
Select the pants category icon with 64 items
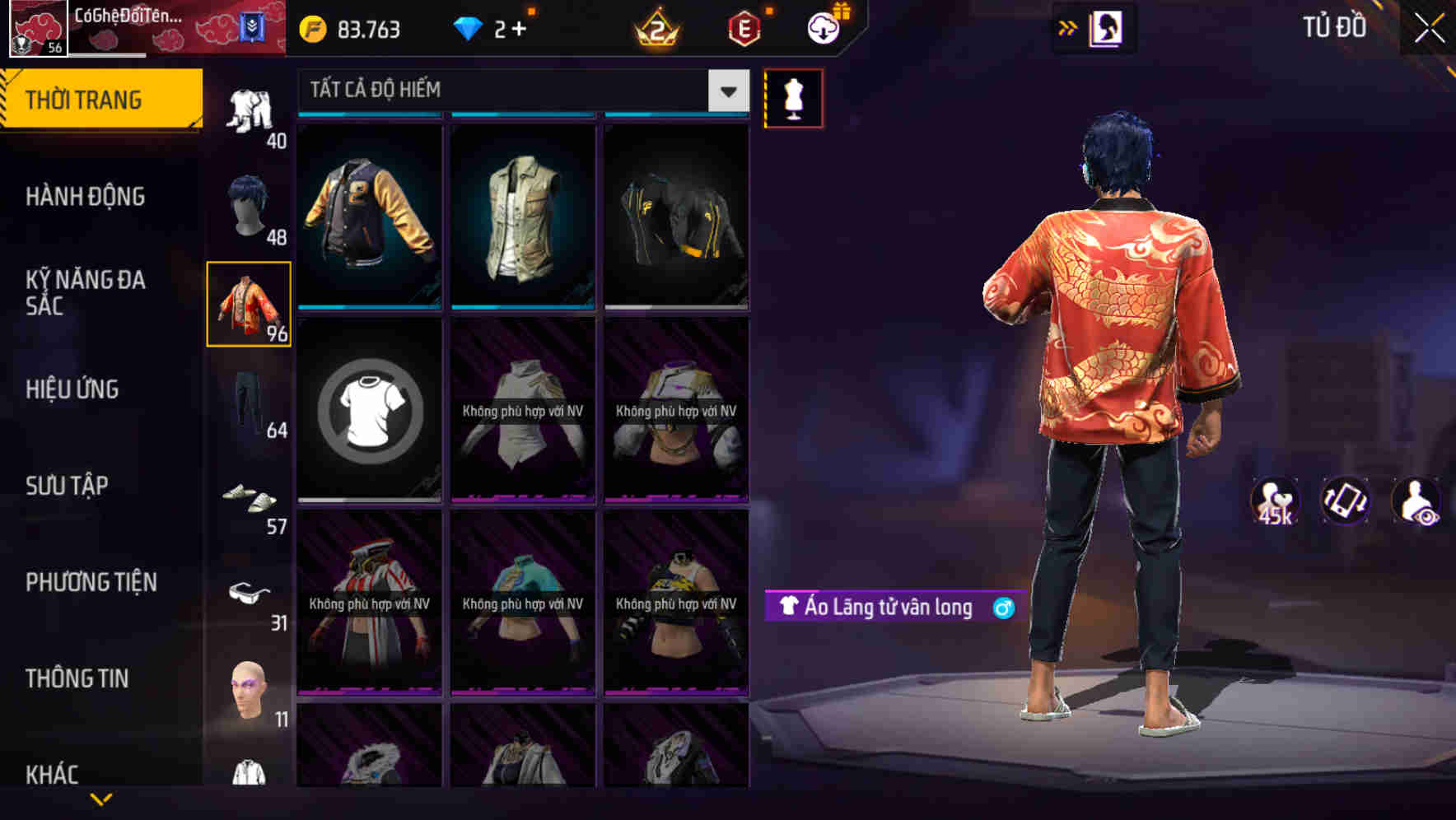click(250, 399)
